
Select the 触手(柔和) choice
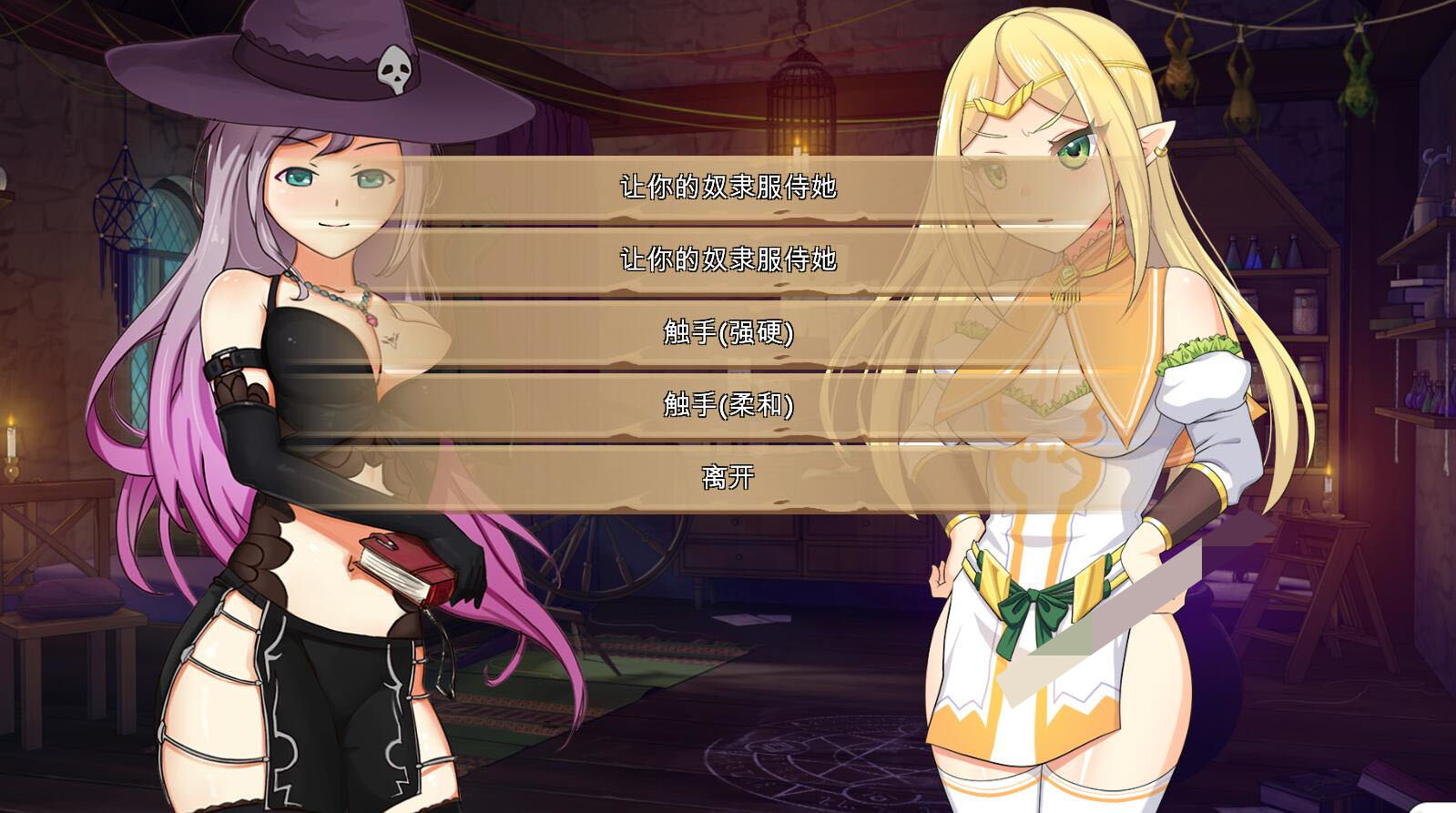(x=728, y=404)
